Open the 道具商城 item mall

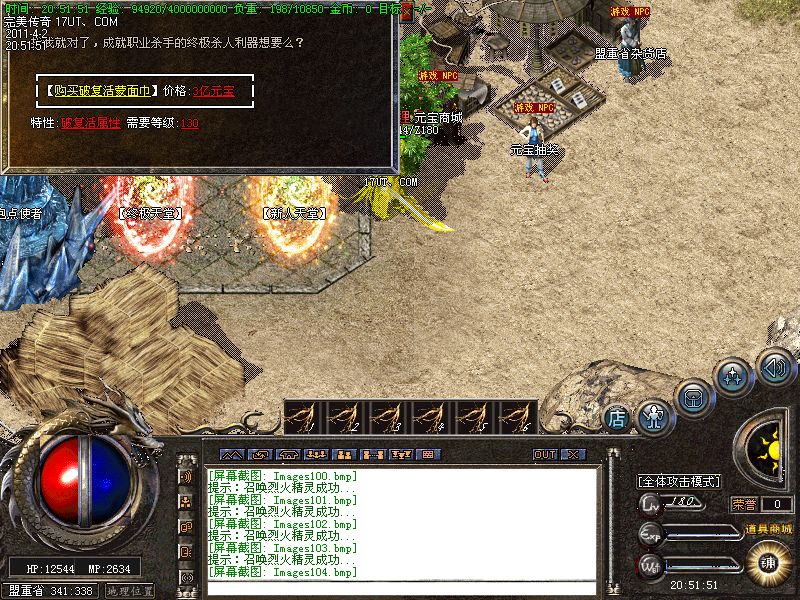768,528
